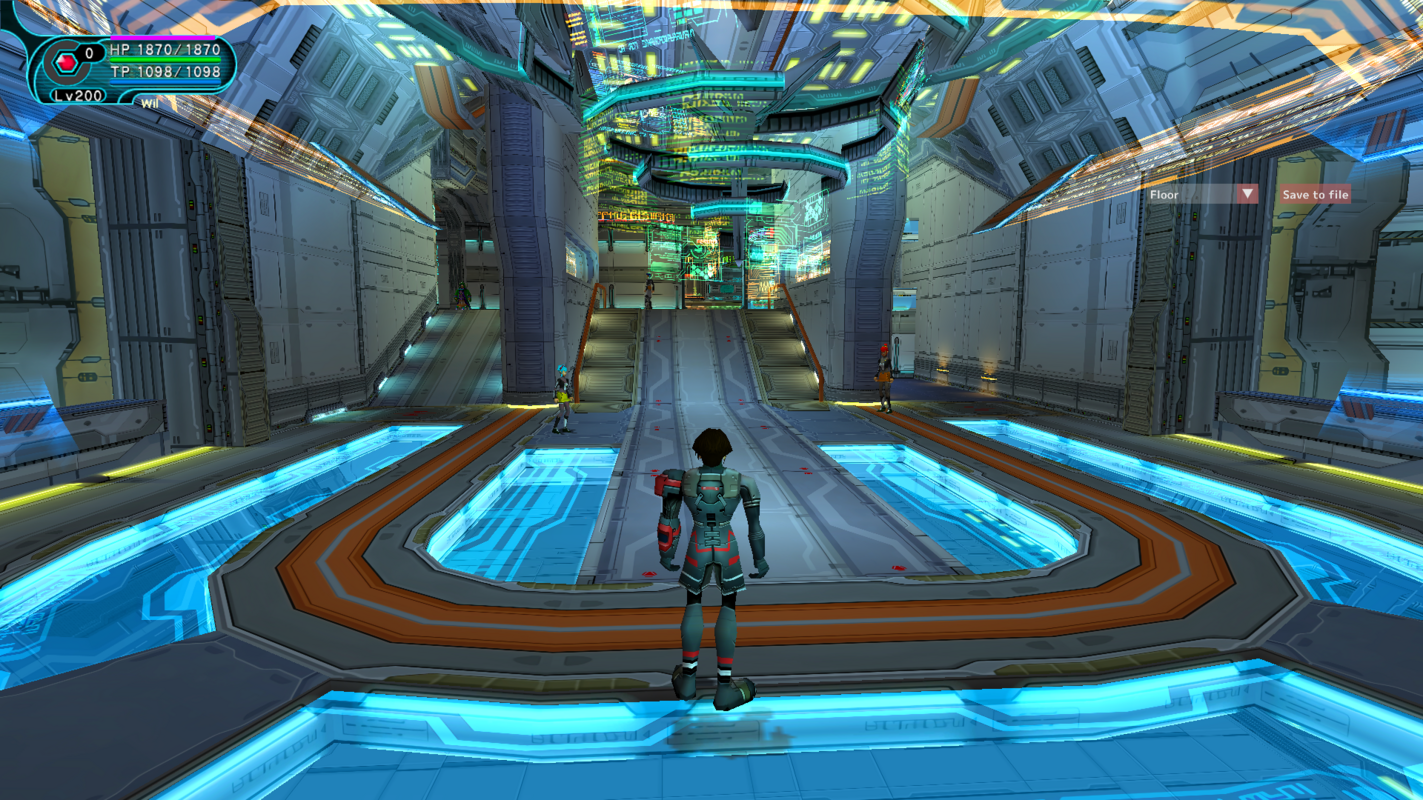
Task: Click the NPC near the left staircase
Action: (x=561, y=395)
